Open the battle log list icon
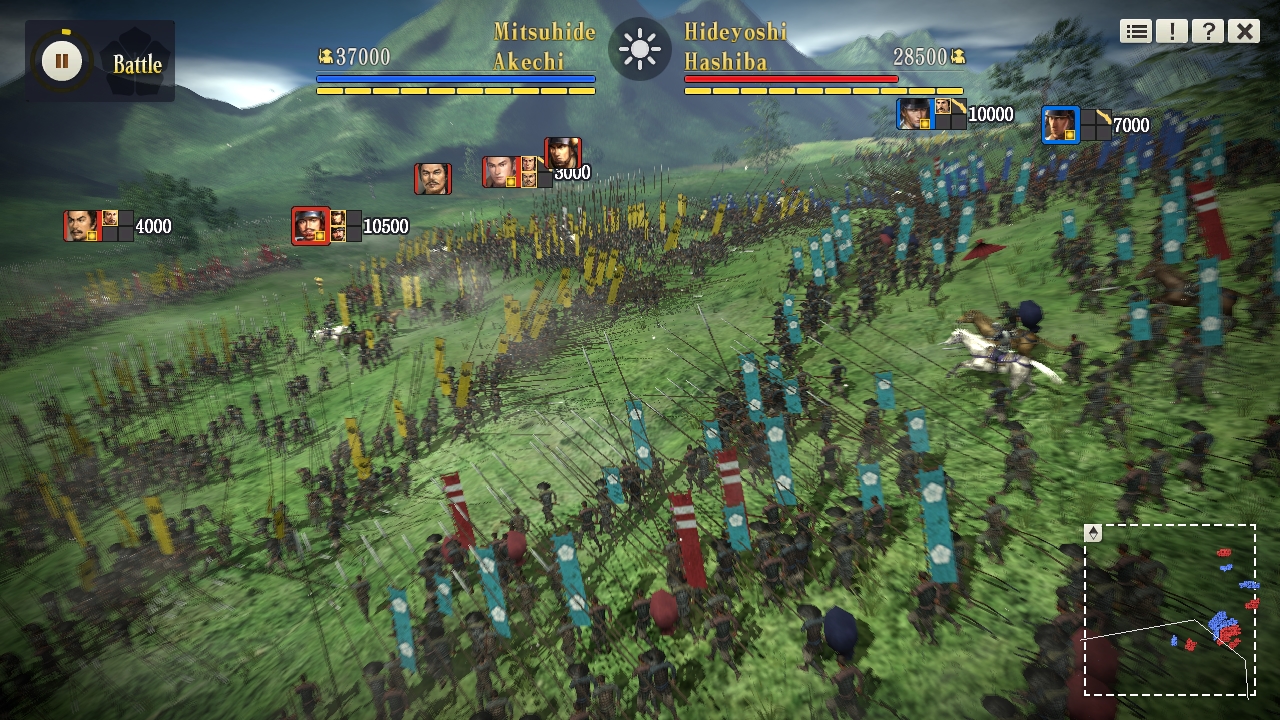 [1135, 30]
